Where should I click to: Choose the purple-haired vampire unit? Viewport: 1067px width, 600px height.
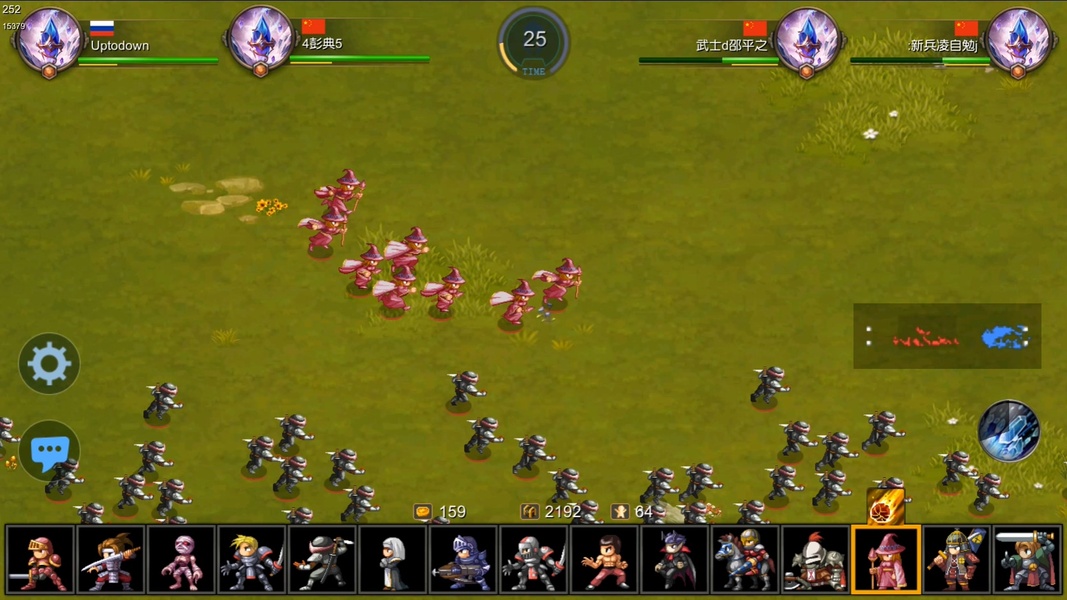click(x=674, y=560)
